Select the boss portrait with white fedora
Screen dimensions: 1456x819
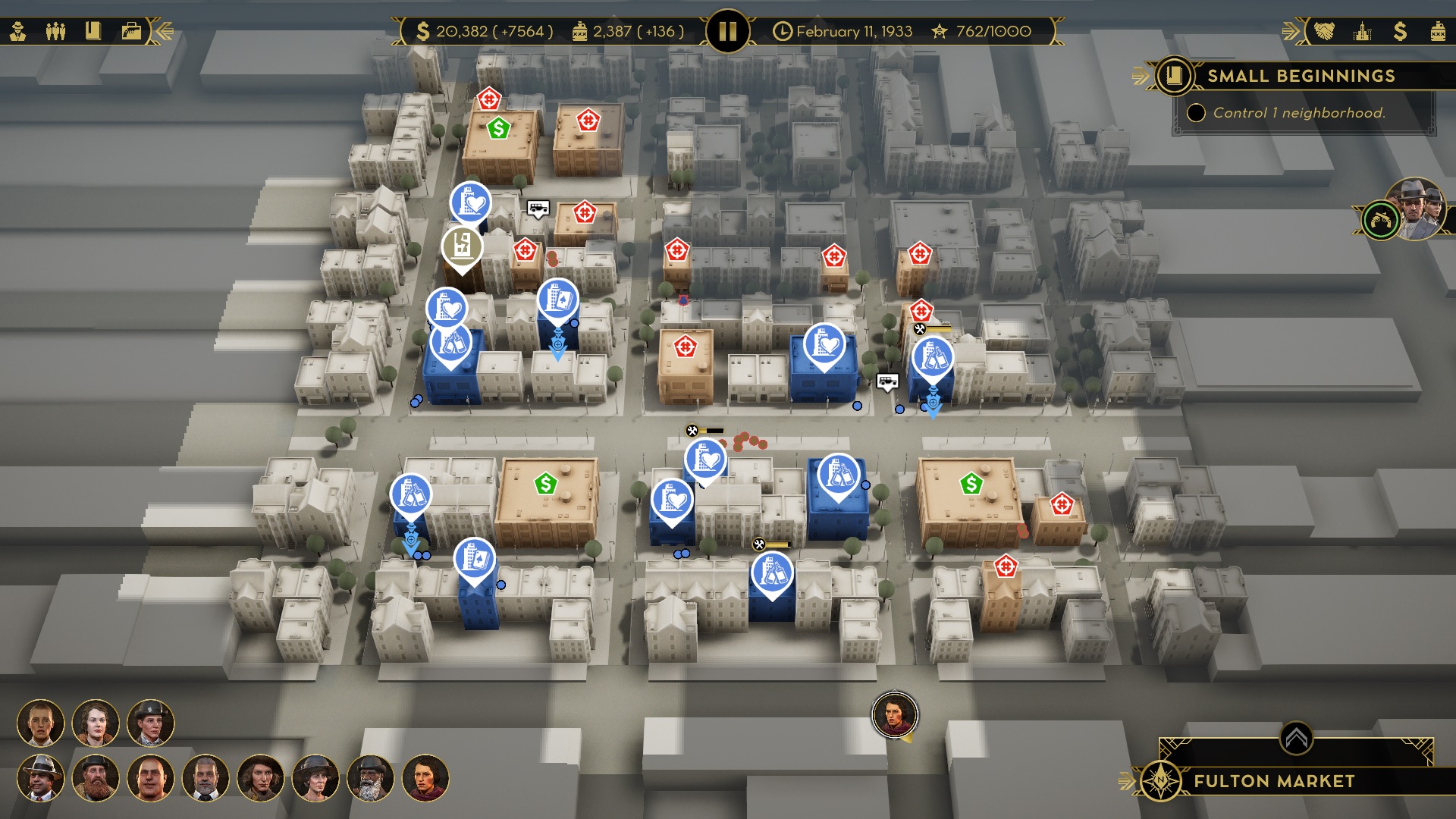40,778
